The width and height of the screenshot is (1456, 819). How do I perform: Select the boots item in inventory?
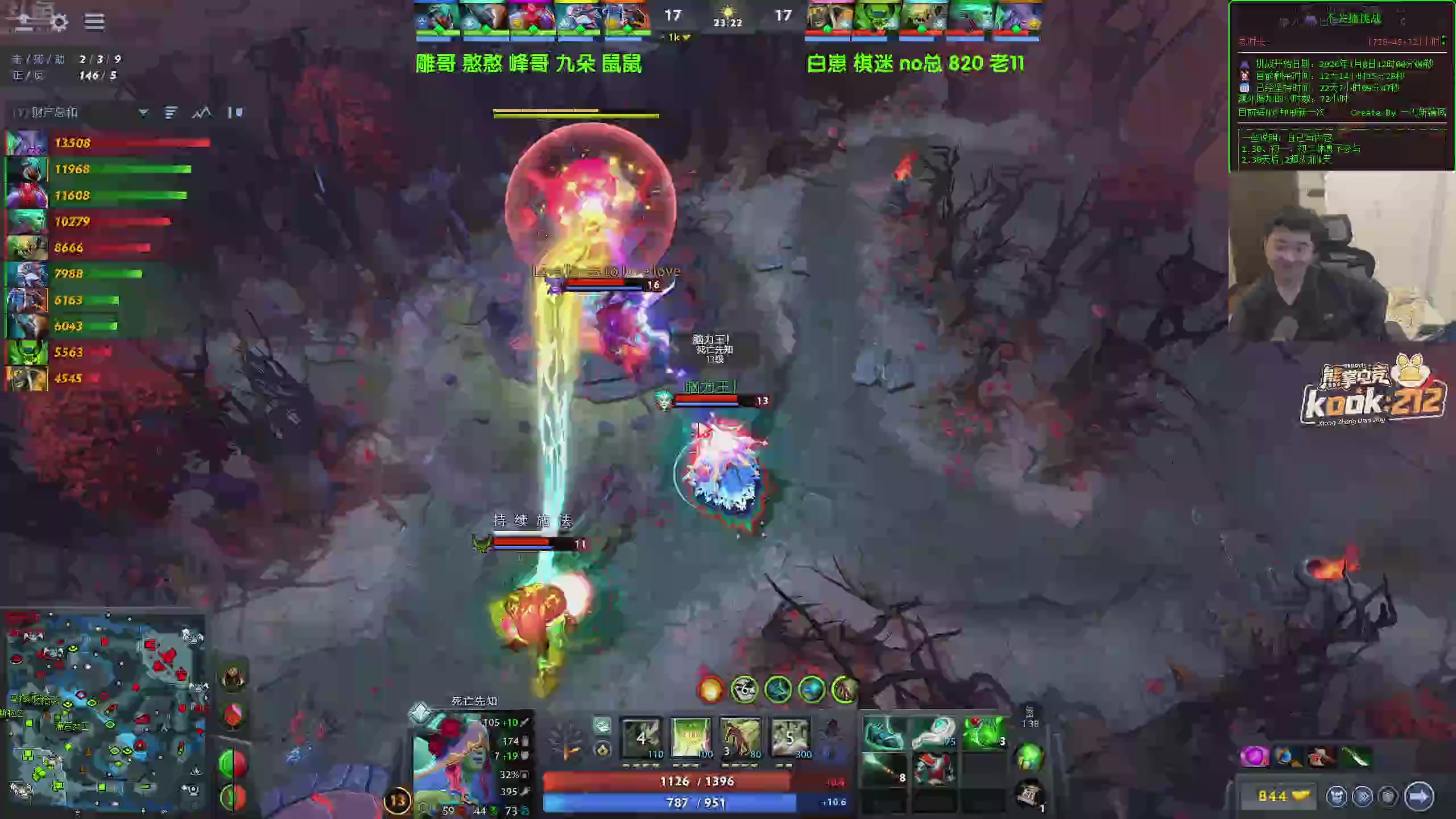883,734
